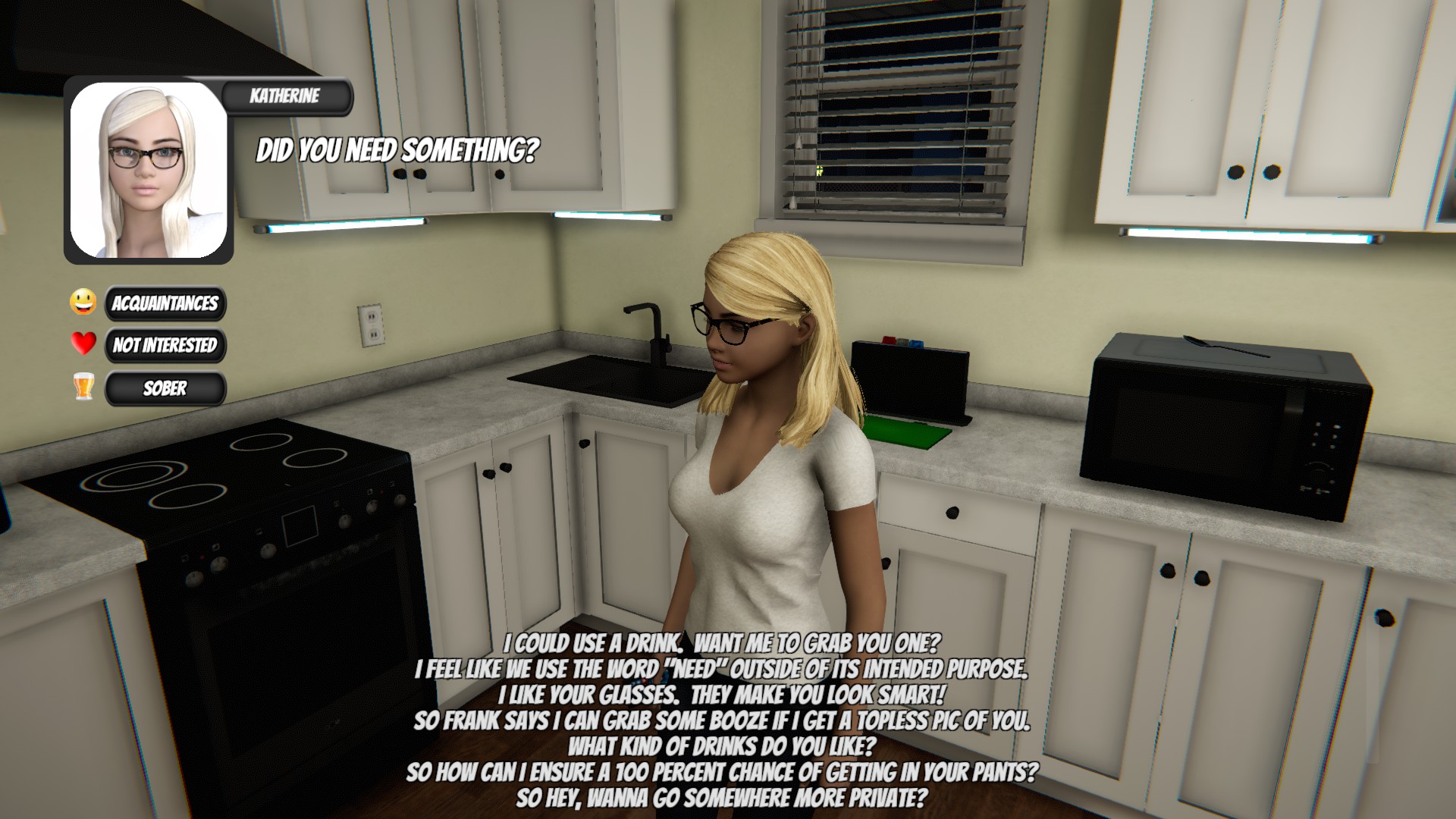This screenshot has width=1456, height=819.
Task: Choose the Frank says booze reply
Action: [721, 720]
